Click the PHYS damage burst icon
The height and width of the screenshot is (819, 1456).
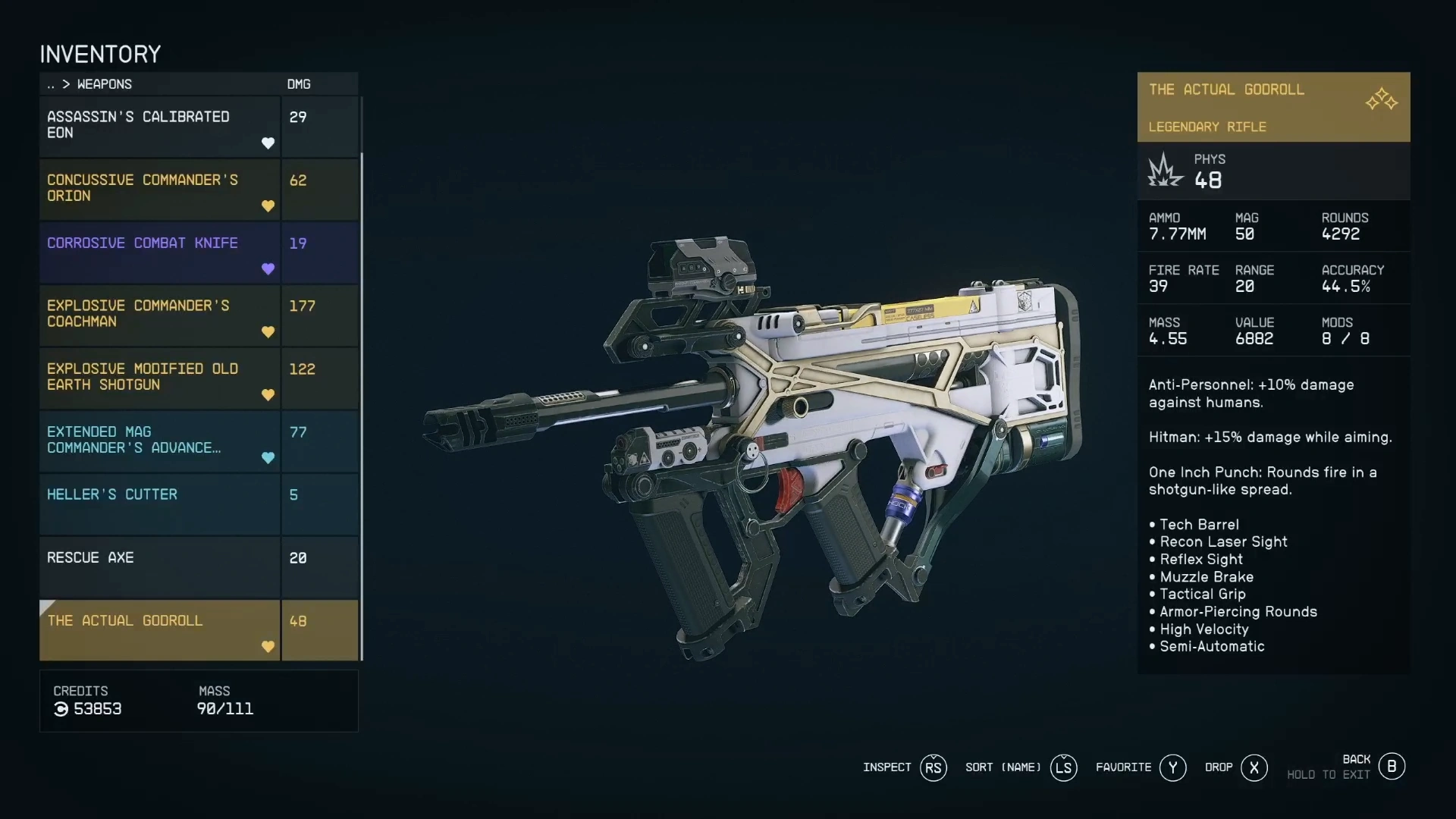1165,170
